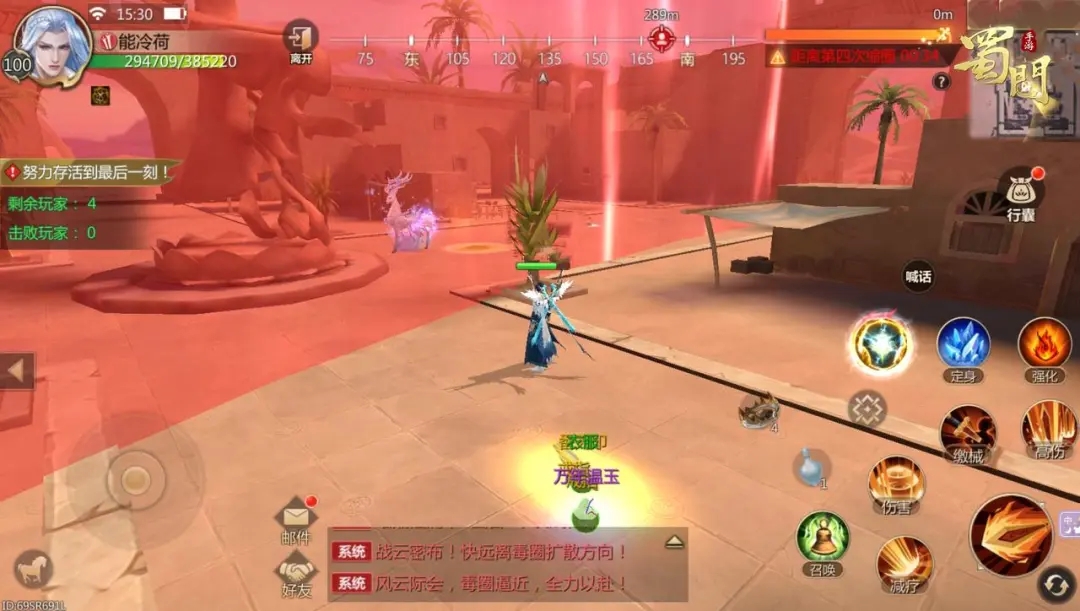Leave the match via 离开 button
1080x611 pixels.
301,41
